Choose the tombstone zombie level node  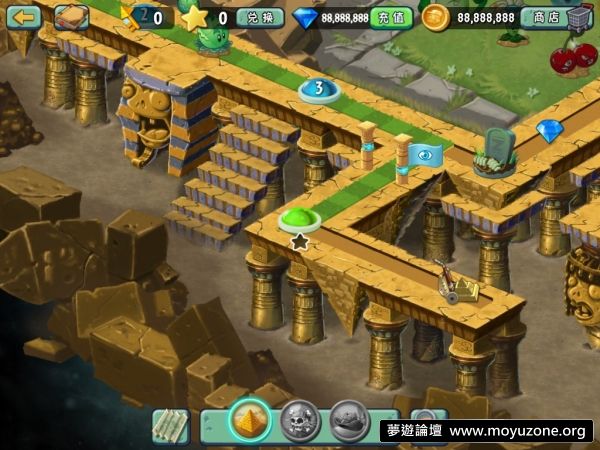pos(495,152)
